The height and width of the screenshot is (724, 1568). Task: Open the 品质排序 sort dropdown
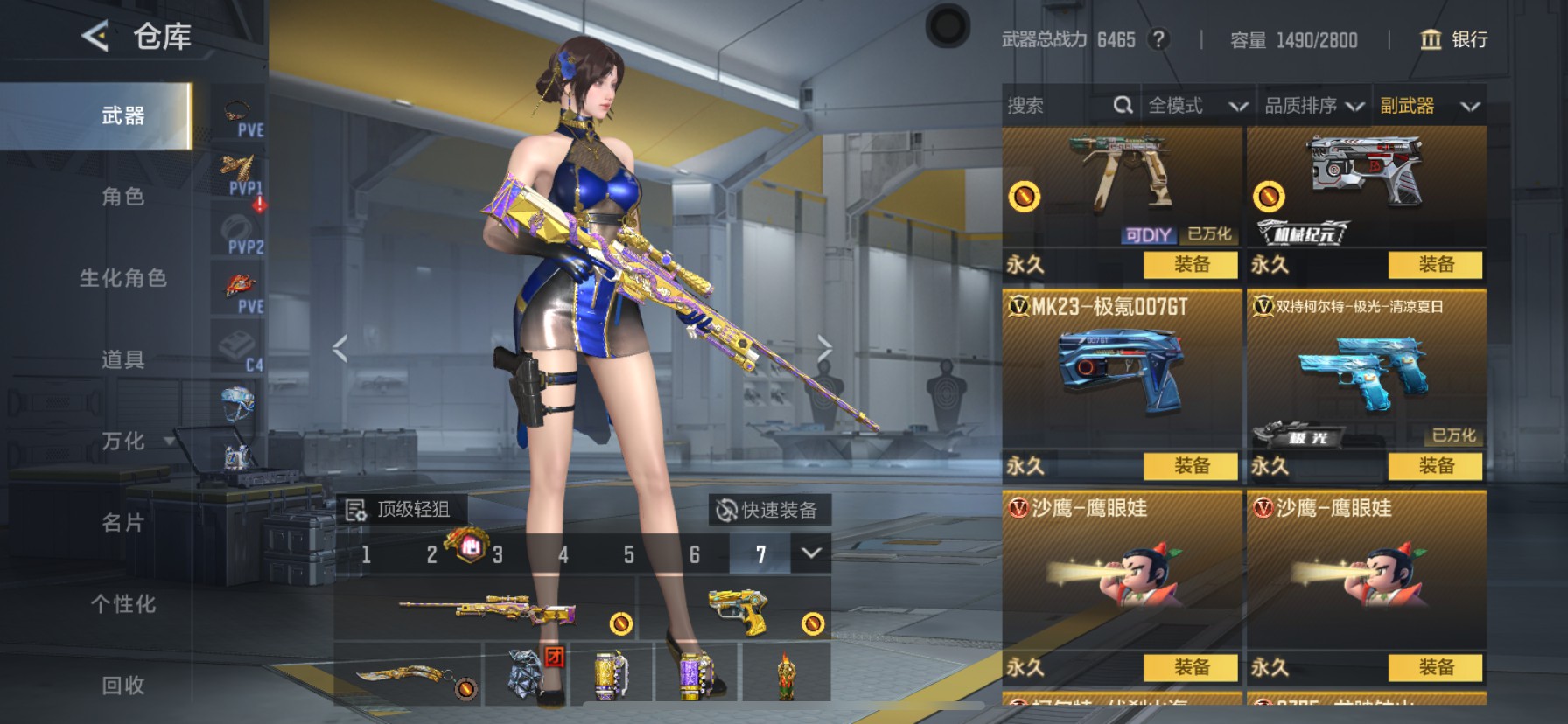point(1313,106)
